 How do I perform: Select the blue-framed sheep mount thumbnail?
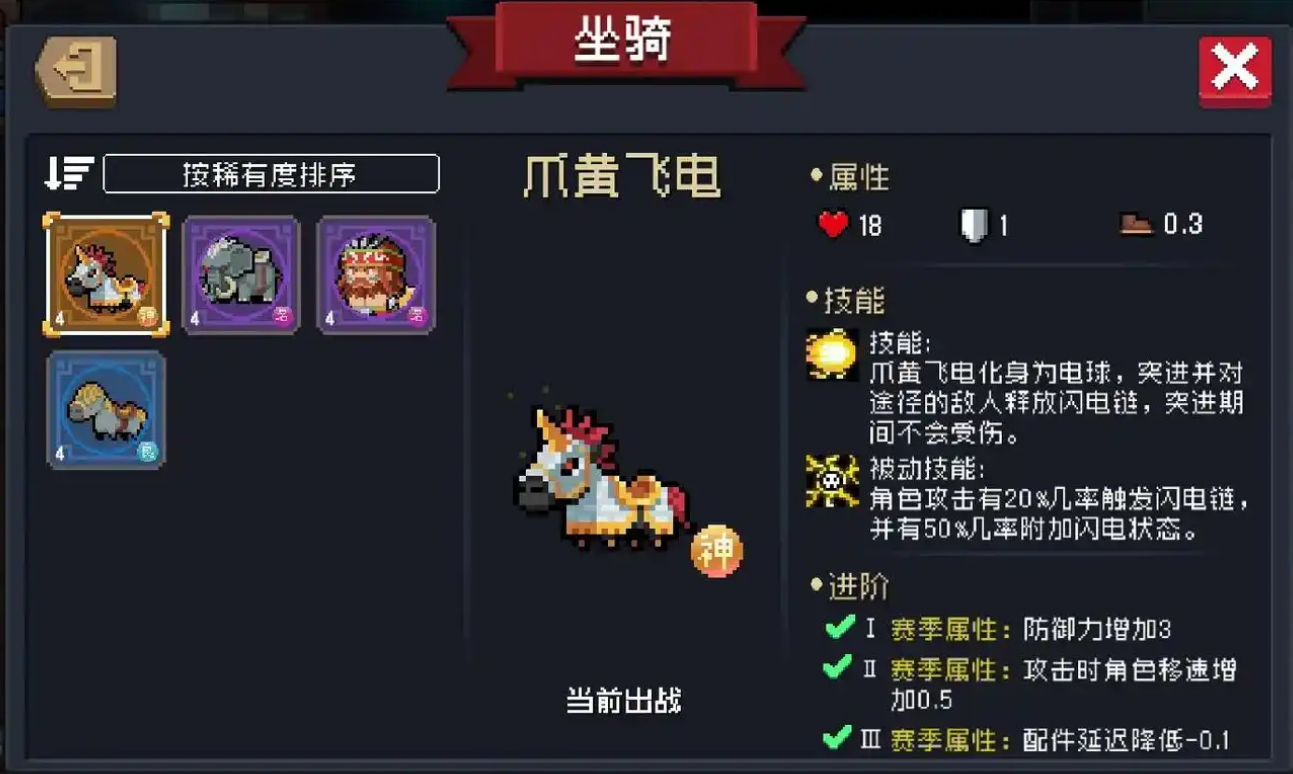click(105, 407)
